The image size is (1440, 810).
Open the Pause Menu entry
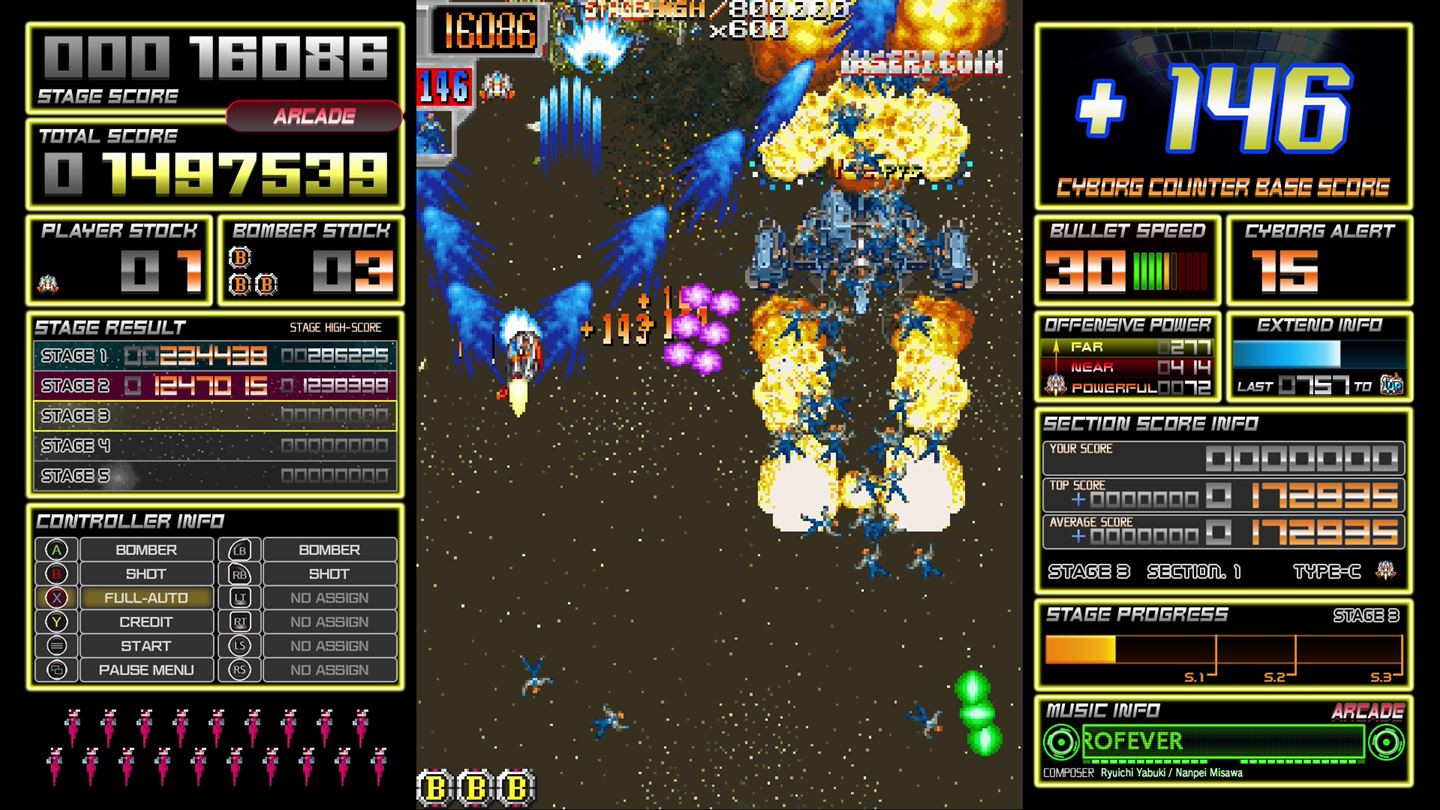pyautogui.click(x=145, y=670)
